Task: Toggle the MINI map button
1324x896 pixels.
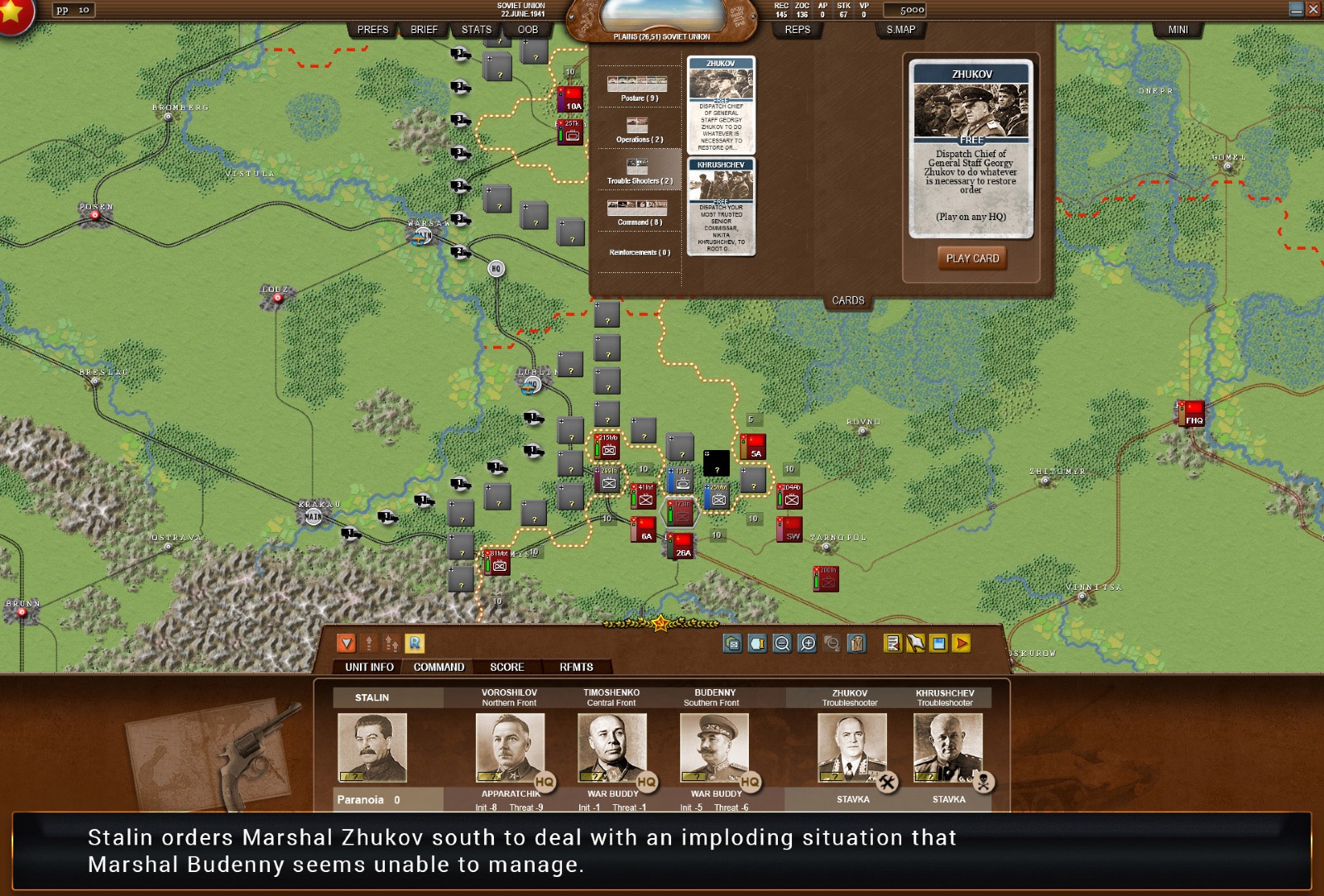Action: (x=1178, y=30)
